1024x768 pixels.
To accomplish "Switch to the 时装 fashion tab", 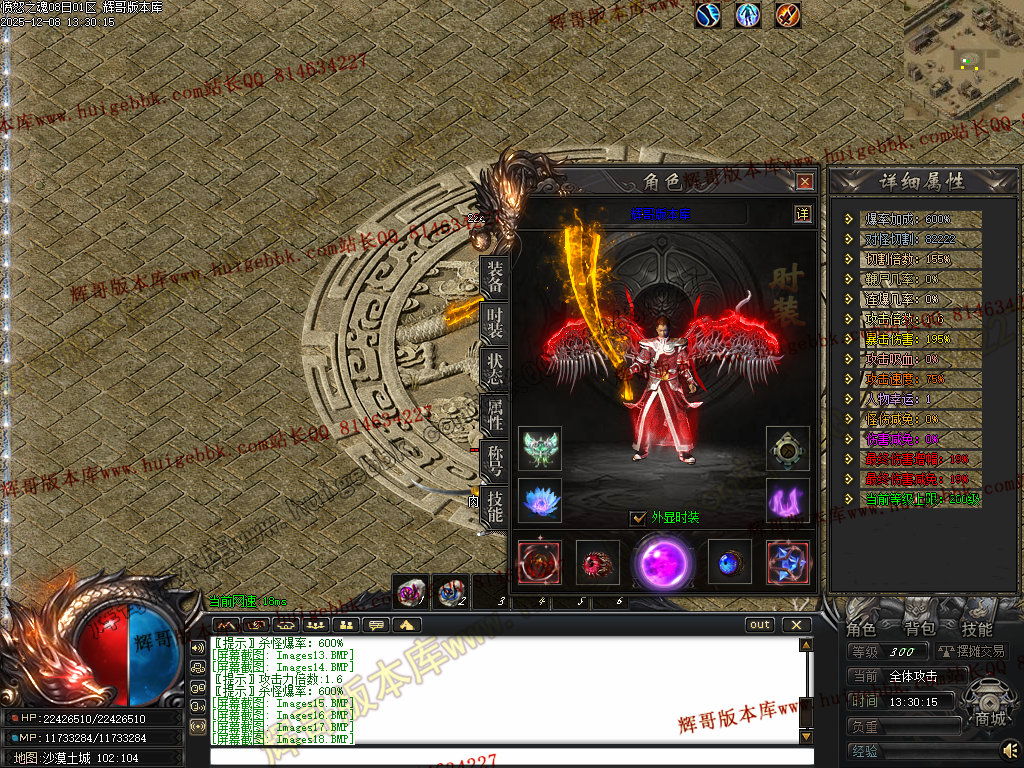I will tap(494, 322).
